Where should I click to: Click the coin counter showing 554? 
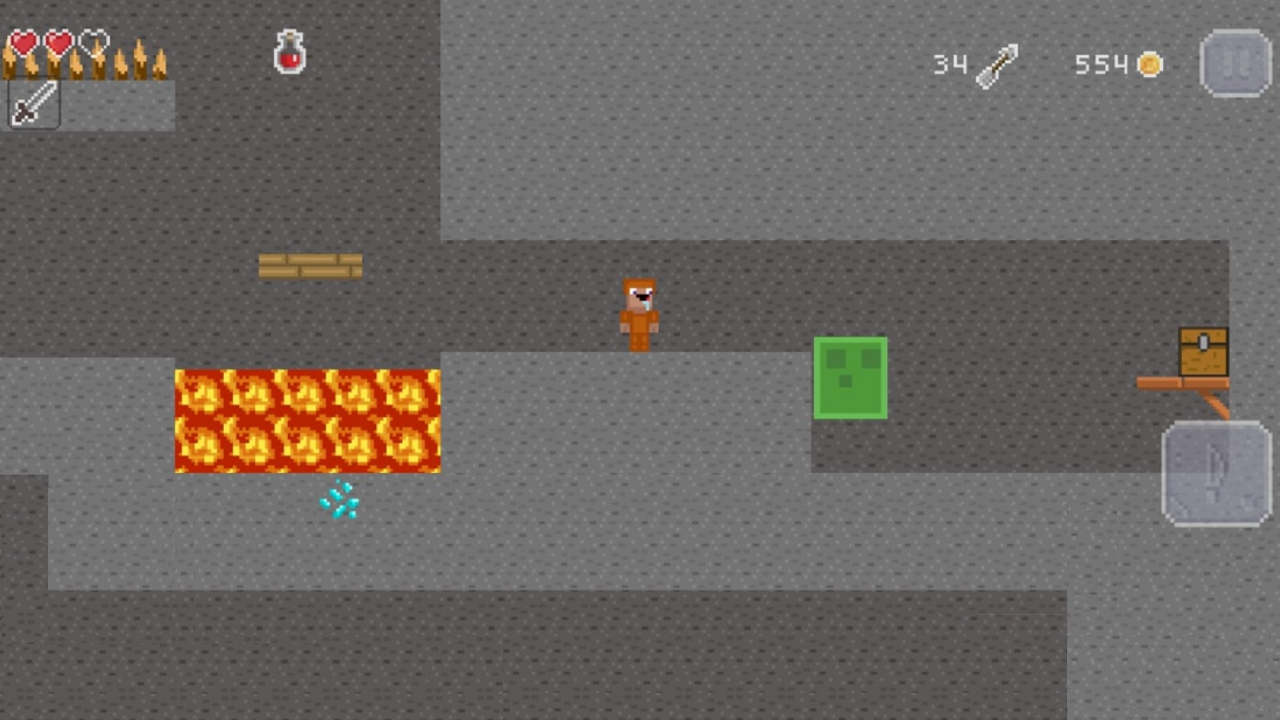tap(1100, 64)
